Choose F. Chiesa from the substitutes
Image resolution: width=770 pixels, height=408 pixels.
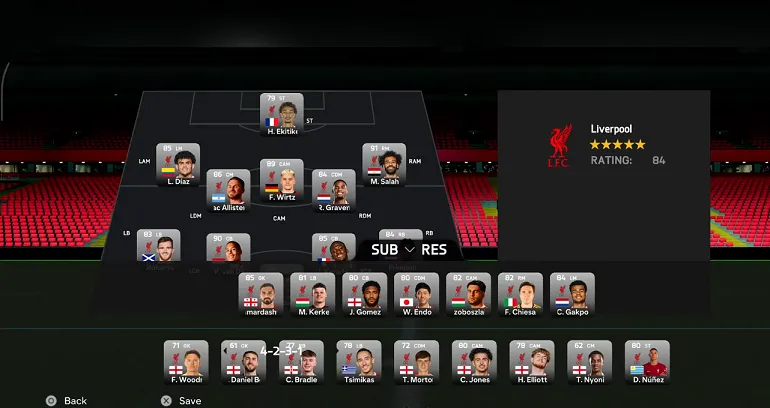pos(520,295)
